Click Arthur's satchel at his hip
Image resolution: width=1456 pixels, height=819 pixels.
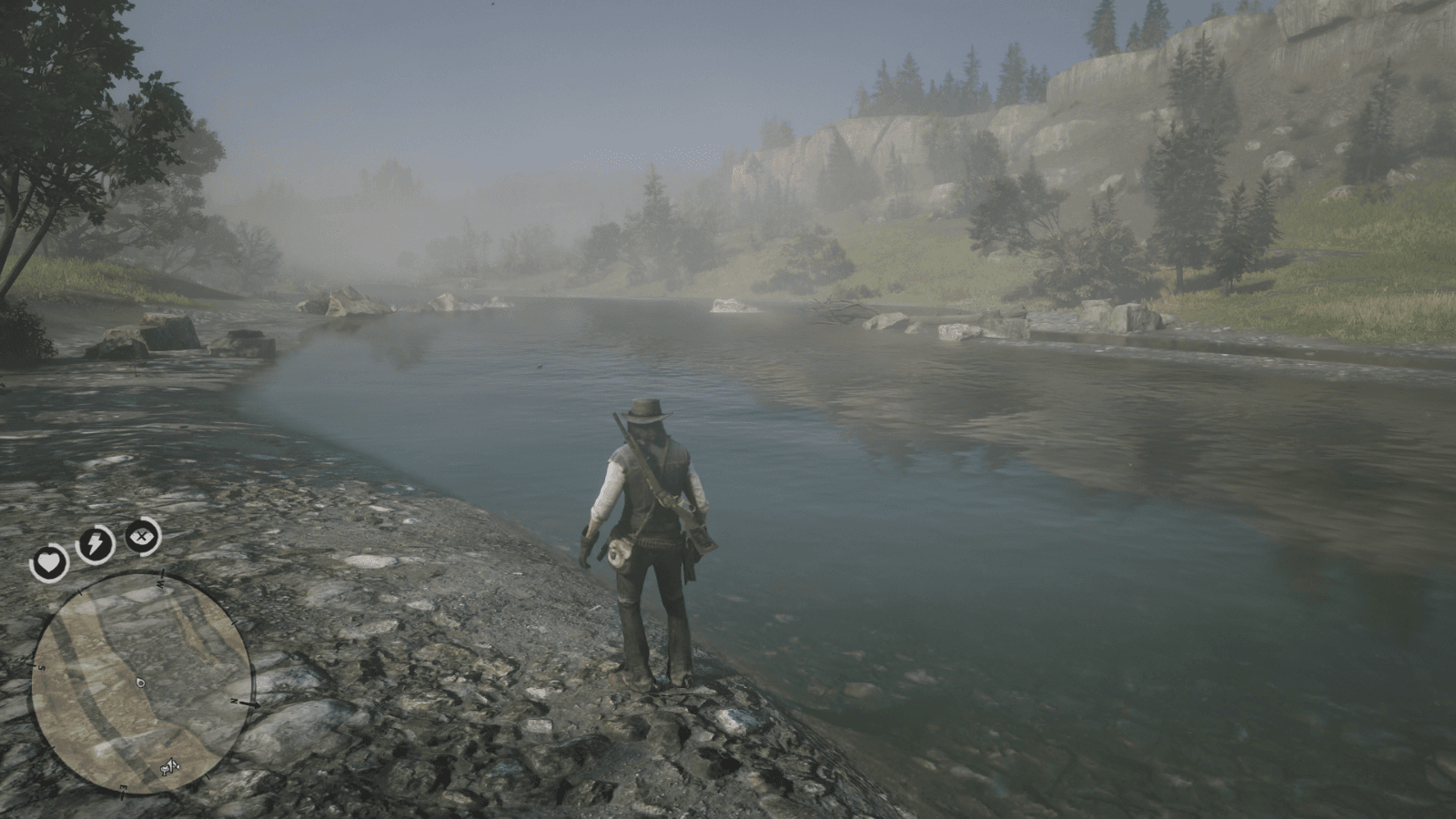click(x=617, y=552)
